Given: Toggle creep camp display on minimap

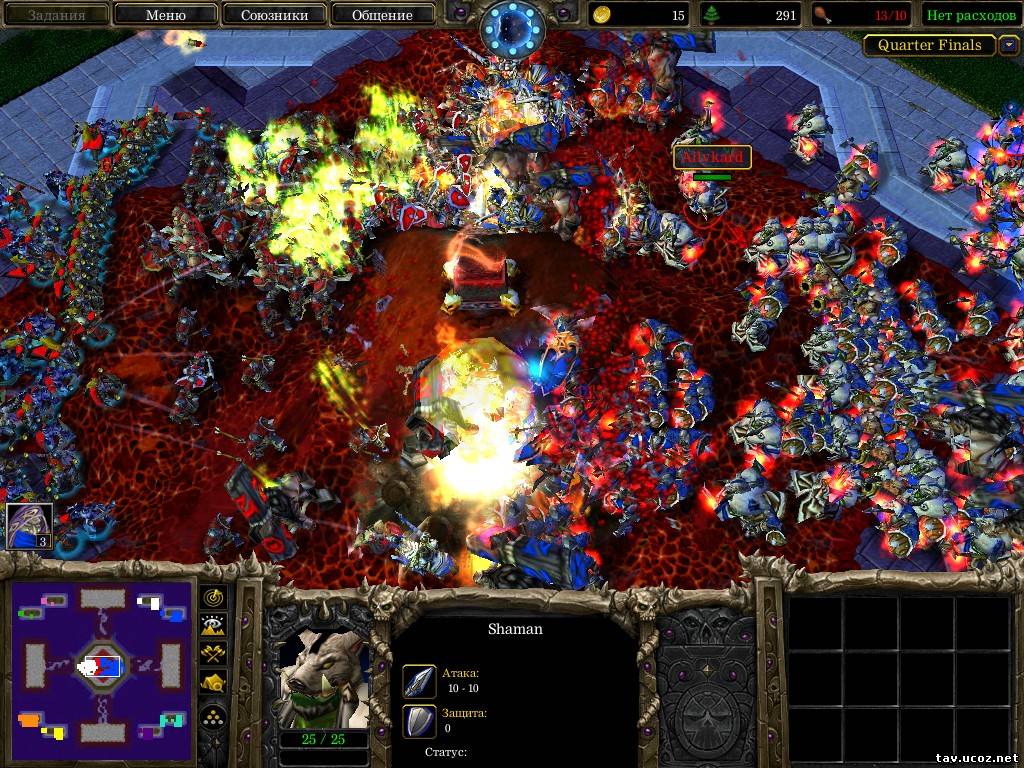Looking at the screenshot, I should [x=214, y=683].
